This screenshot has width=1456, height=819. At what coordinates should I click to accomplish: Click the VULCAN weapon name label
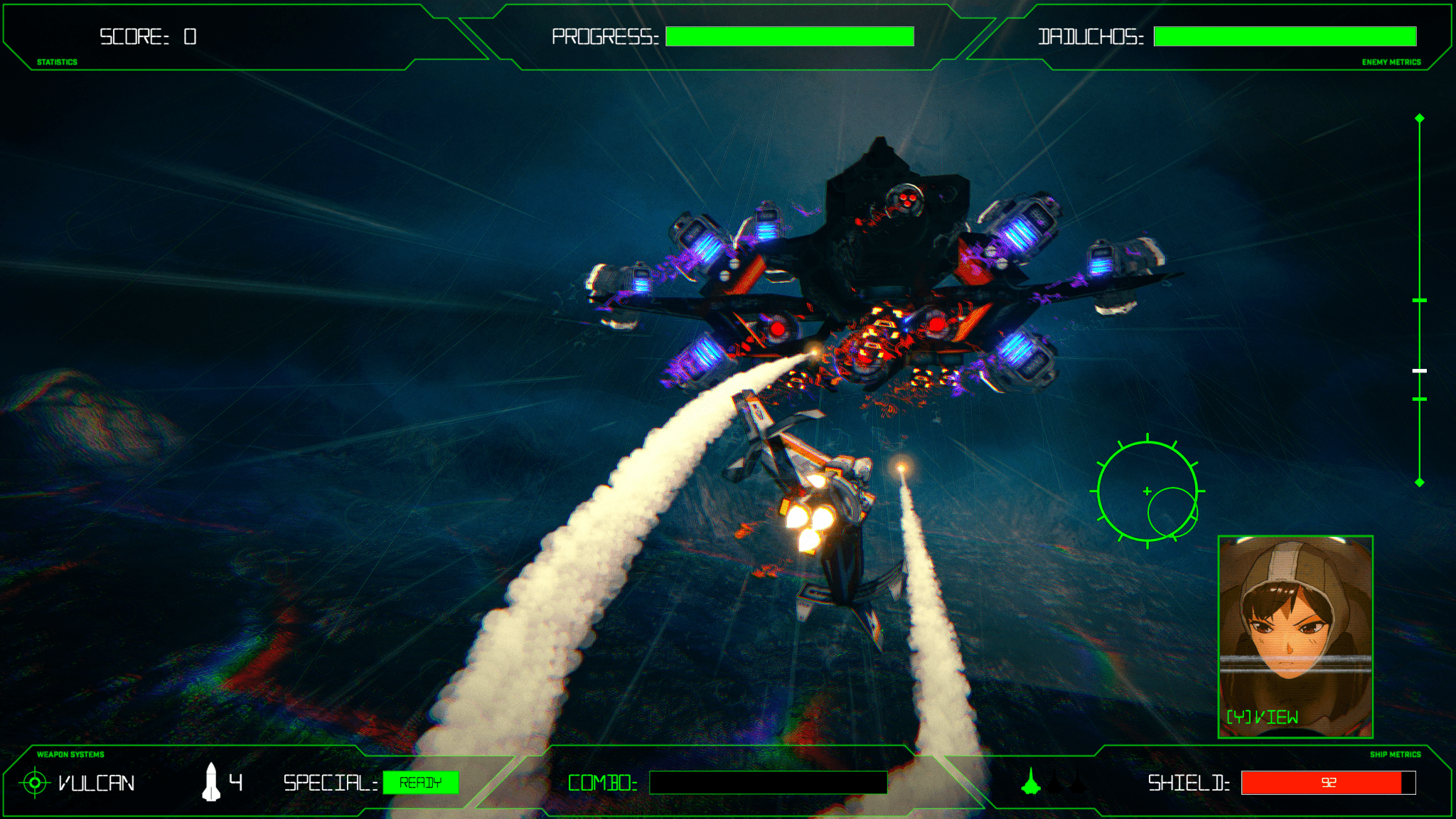95,782
